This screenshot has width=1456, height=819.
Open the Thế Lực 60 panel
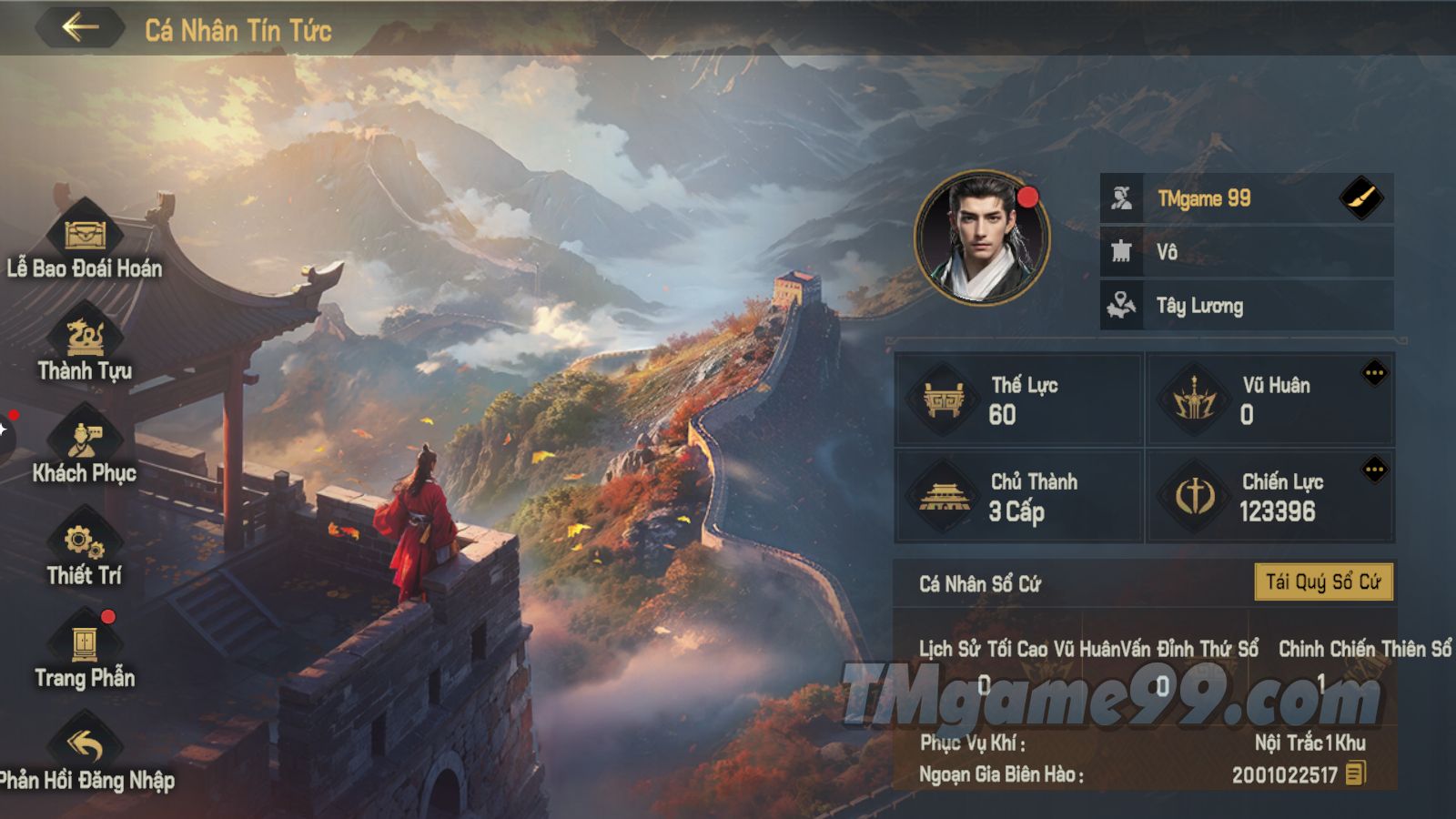click(1019, 399)
